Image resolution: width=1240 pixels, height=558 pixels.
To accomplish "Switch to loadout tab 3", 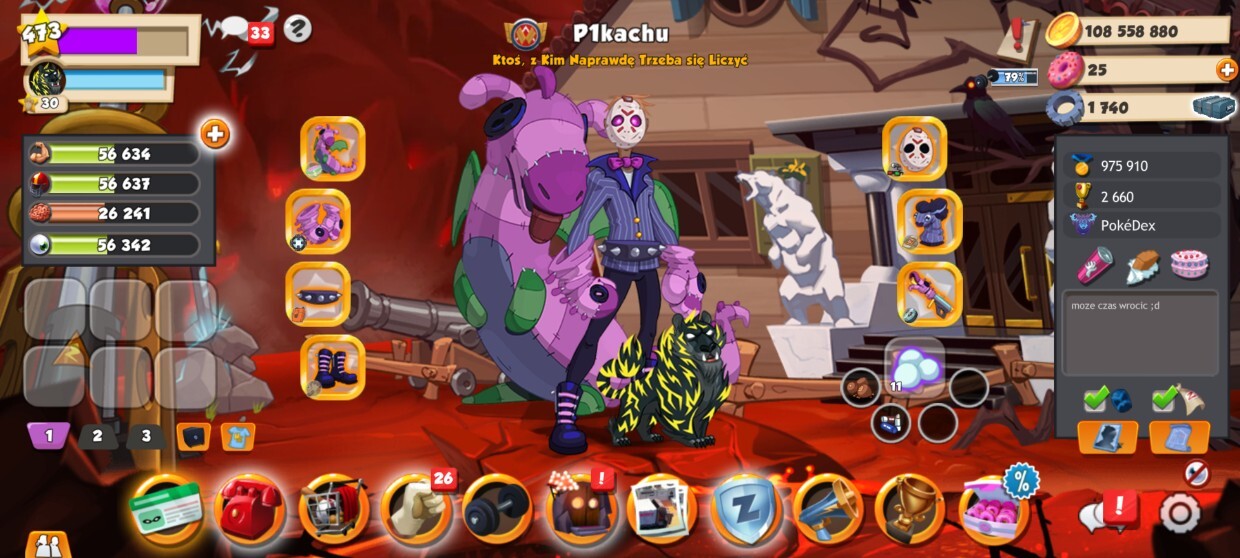I will 146,436.
